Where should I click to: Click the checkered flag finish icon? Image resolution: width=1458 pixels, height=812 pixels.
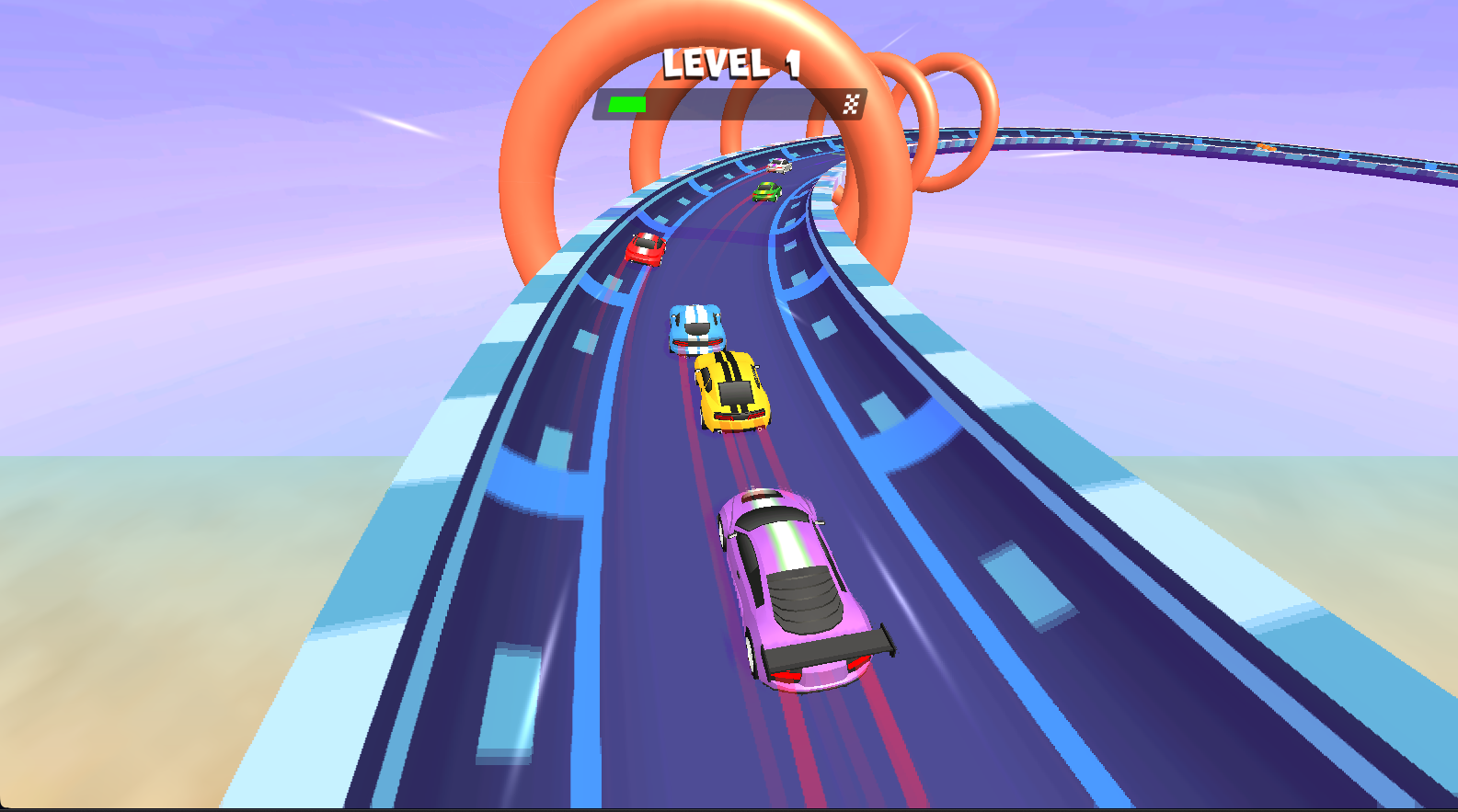pyautogui.click(x=851, y=103)
